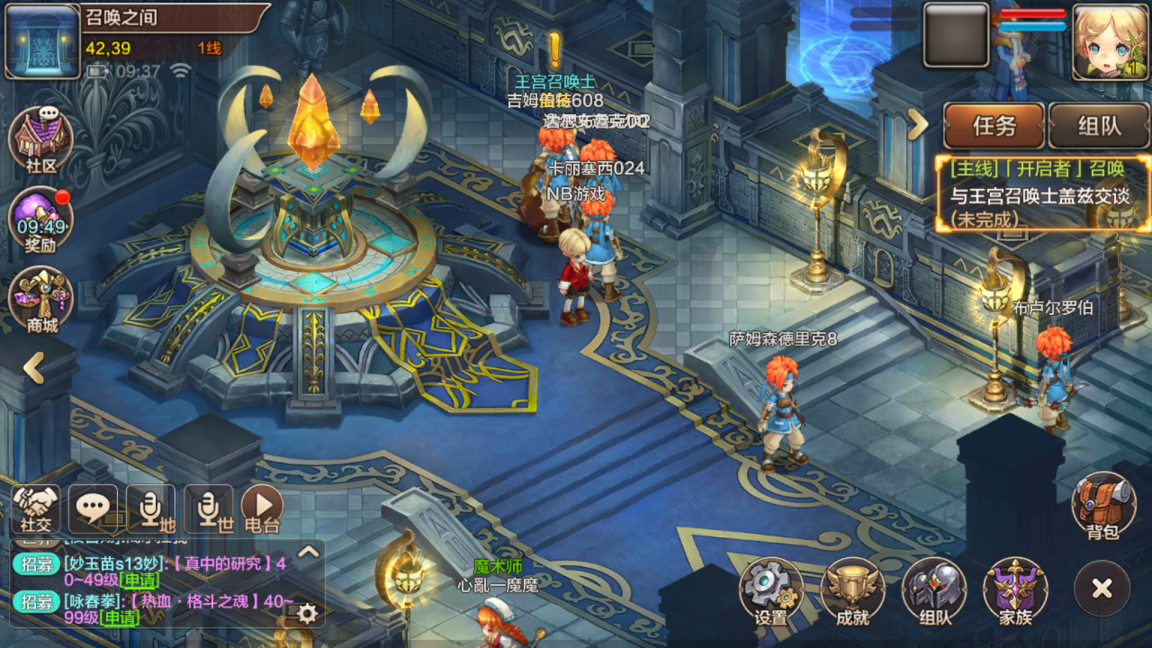Select the main quest 与王宫召唤士盖兹交谈 tracker
Image resolution: width=1152 pixels, height=648 pixels.
1041,195
